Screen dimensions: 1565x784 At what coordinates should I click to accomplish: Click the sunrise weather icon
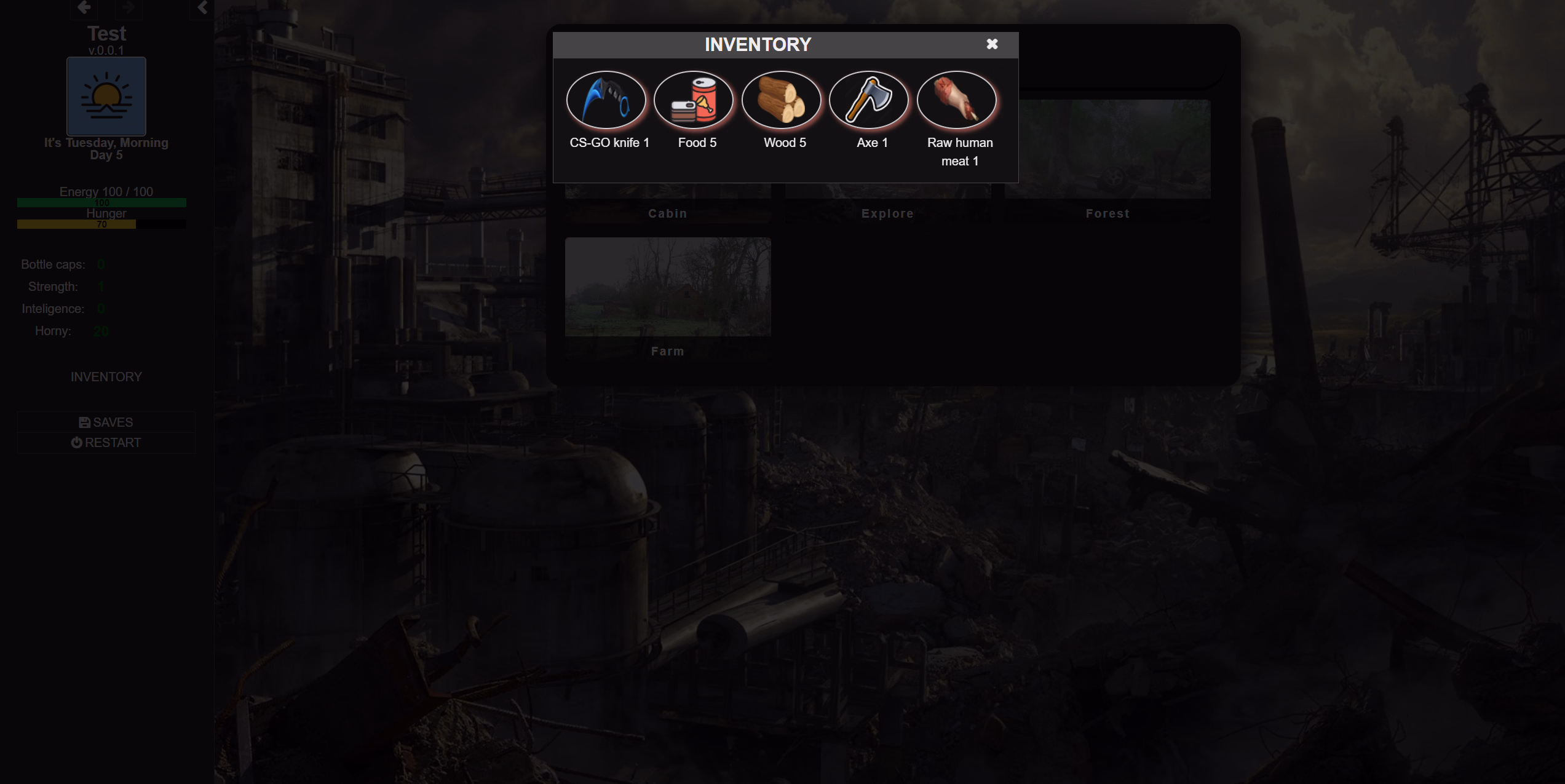point(106,96)
